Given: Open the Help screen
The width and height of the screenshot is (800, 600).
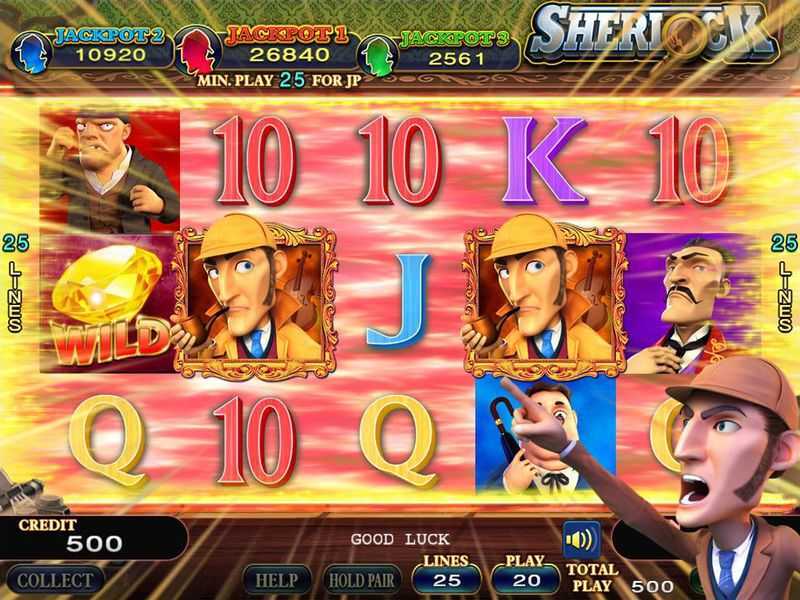Looking at the screenshot, I should click(x=276, y=580).
